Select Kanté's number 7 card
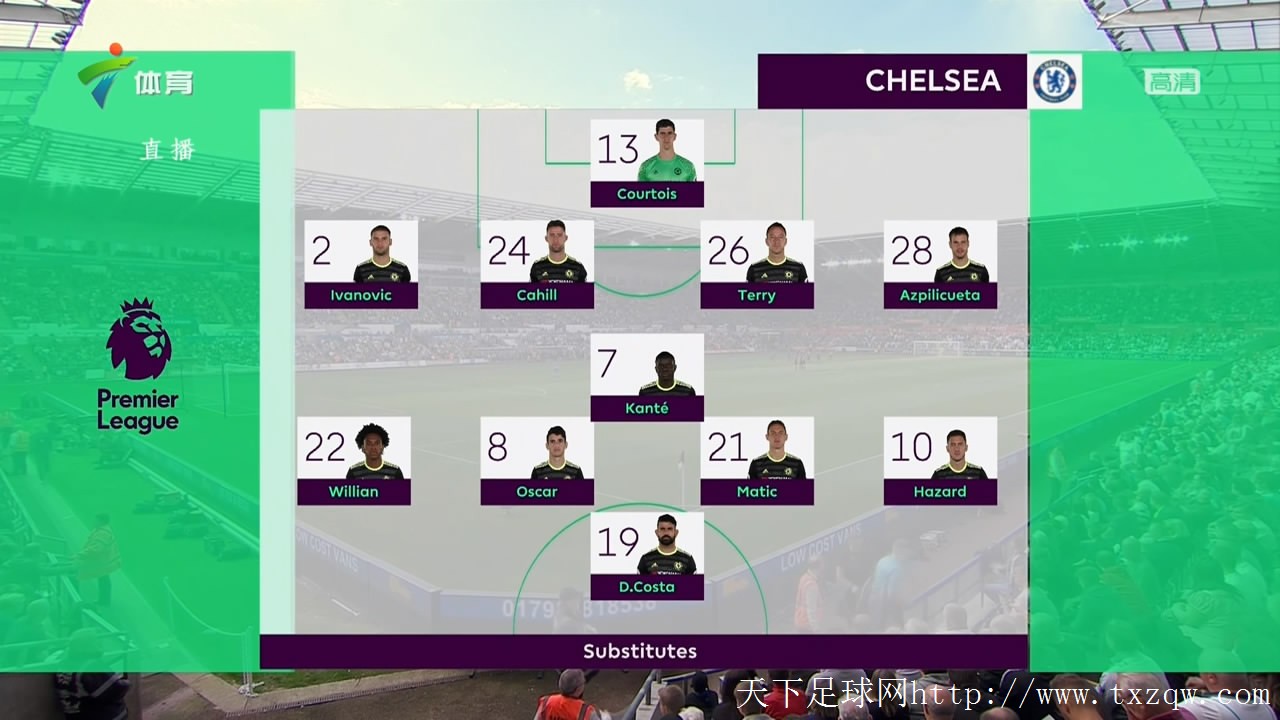The width and height of the screenshot is (1280, 720). click(647, 377)
